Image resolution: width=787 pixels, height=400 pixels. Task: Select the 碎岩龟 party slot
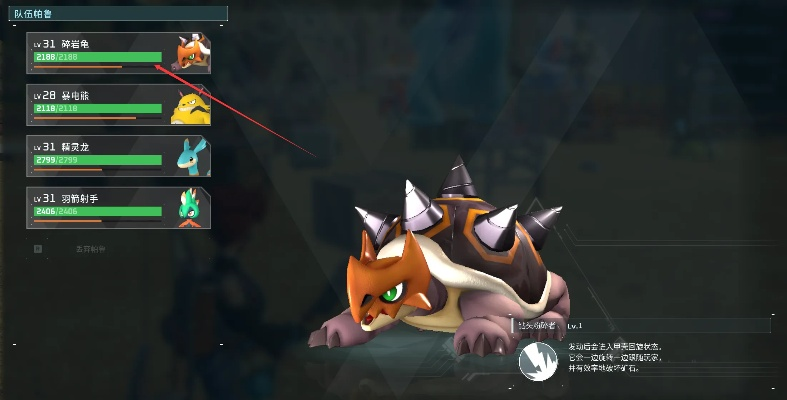tap(105, 54)
